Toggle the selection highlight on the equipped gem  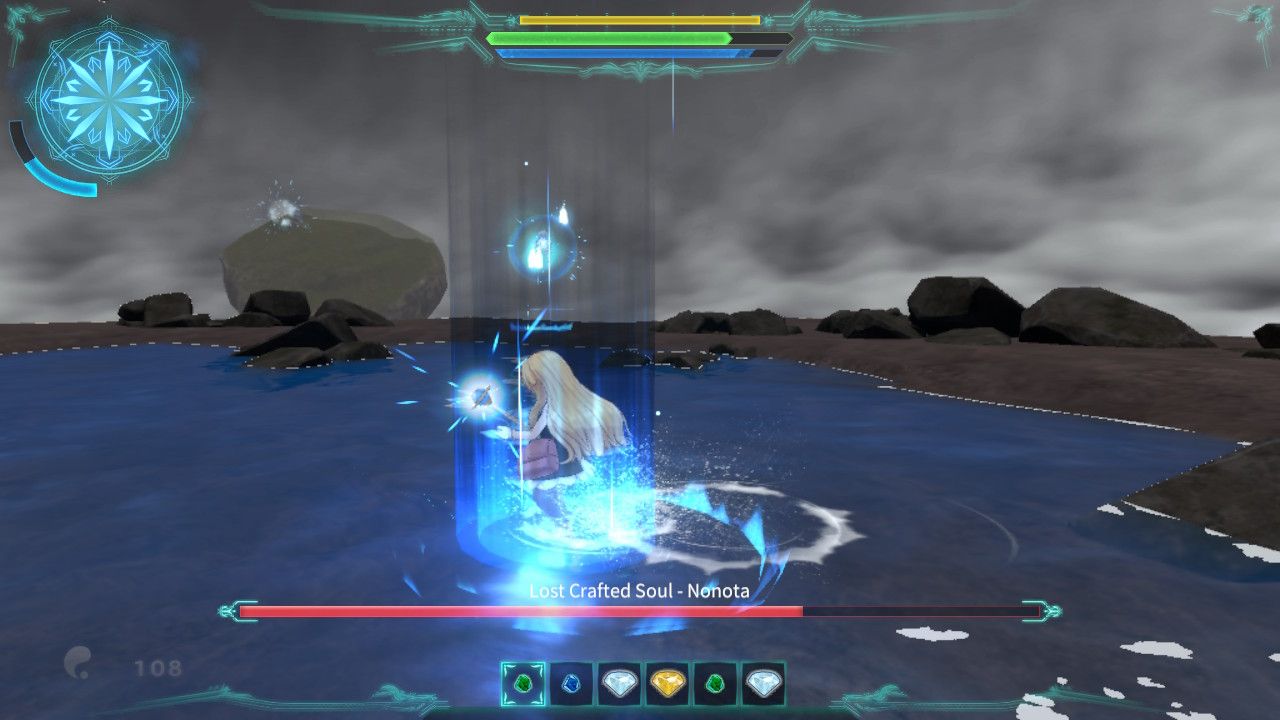pyautogui.click(x=523, y=683)
